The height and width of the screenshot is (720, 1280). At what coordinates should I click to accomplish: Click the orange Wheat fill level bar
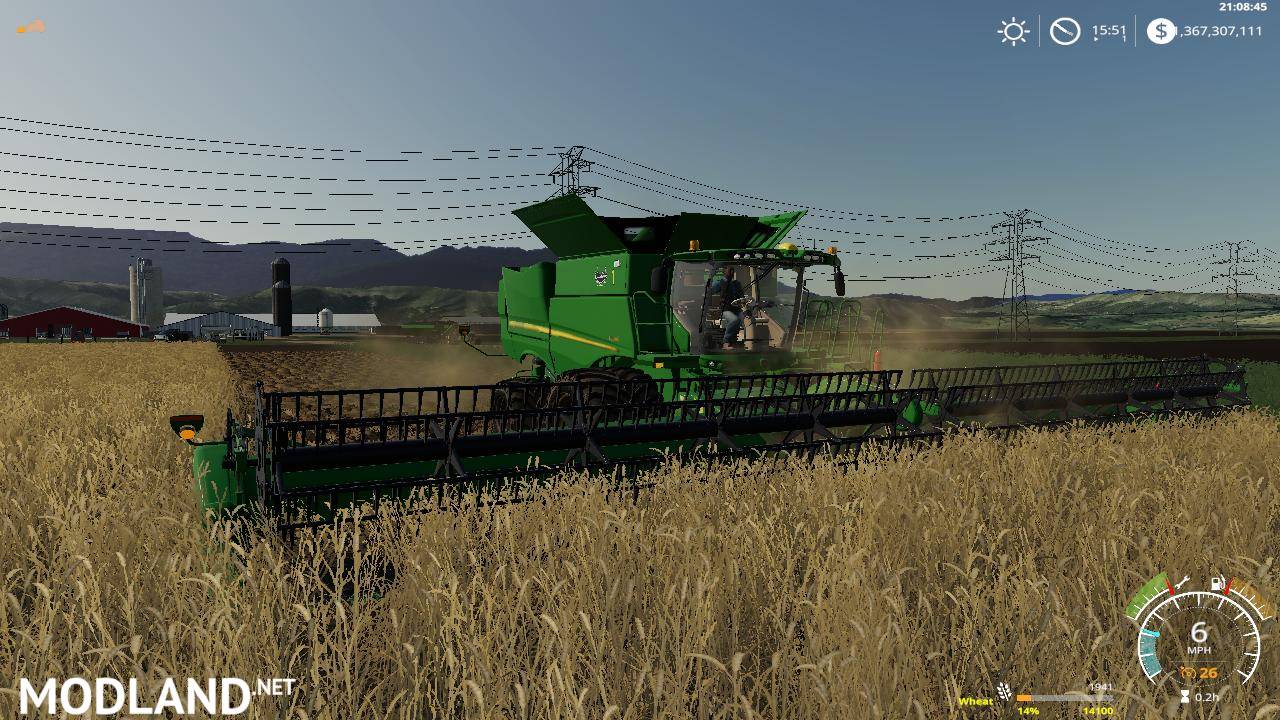(x=1024, y=698)
